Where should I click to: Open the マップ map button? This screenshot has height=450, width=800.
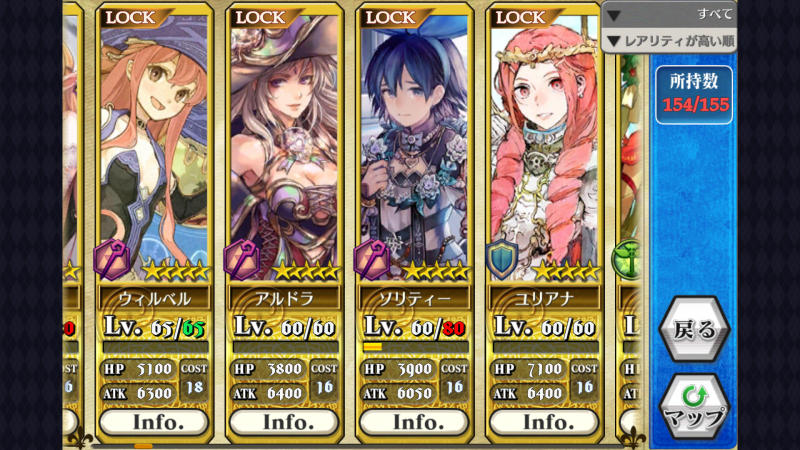pos(694,405)
